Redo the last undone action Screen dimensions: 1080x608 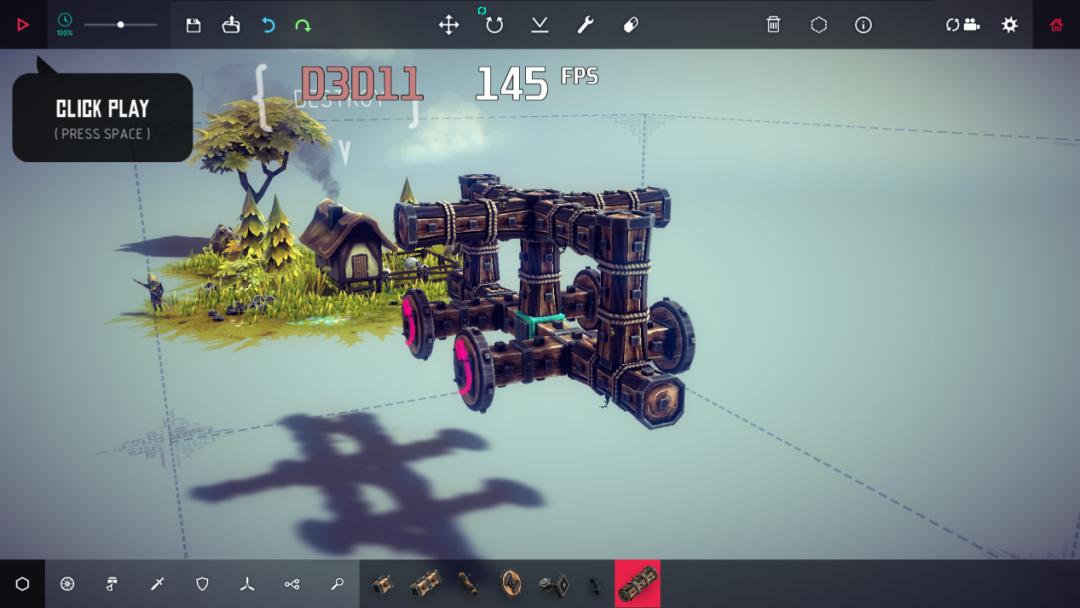click(303, 25)
